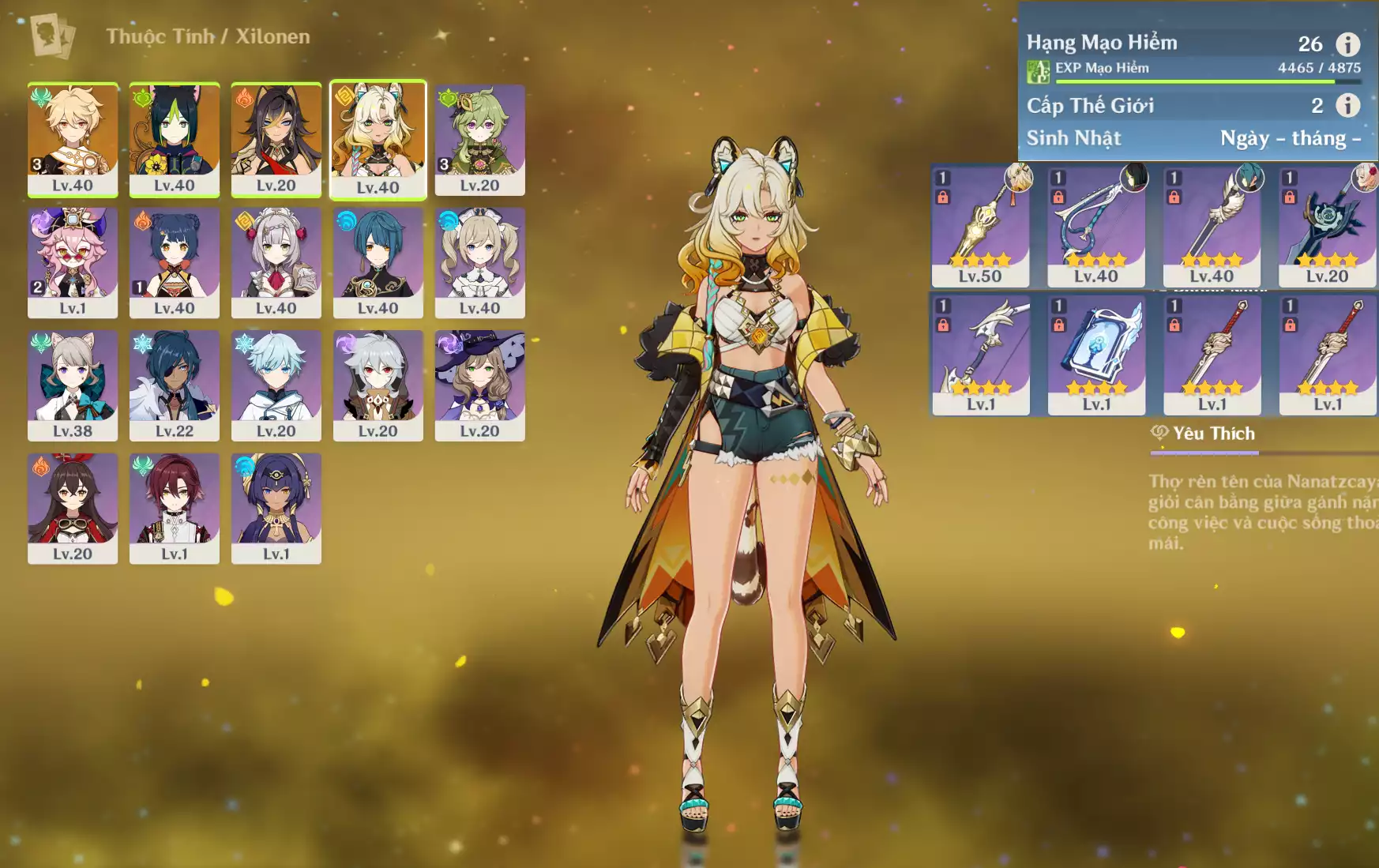This screenshot has width=1379, height=868.
Task: Pick Razor's character card
Action: pyautogui.click(x=378, y=385)
